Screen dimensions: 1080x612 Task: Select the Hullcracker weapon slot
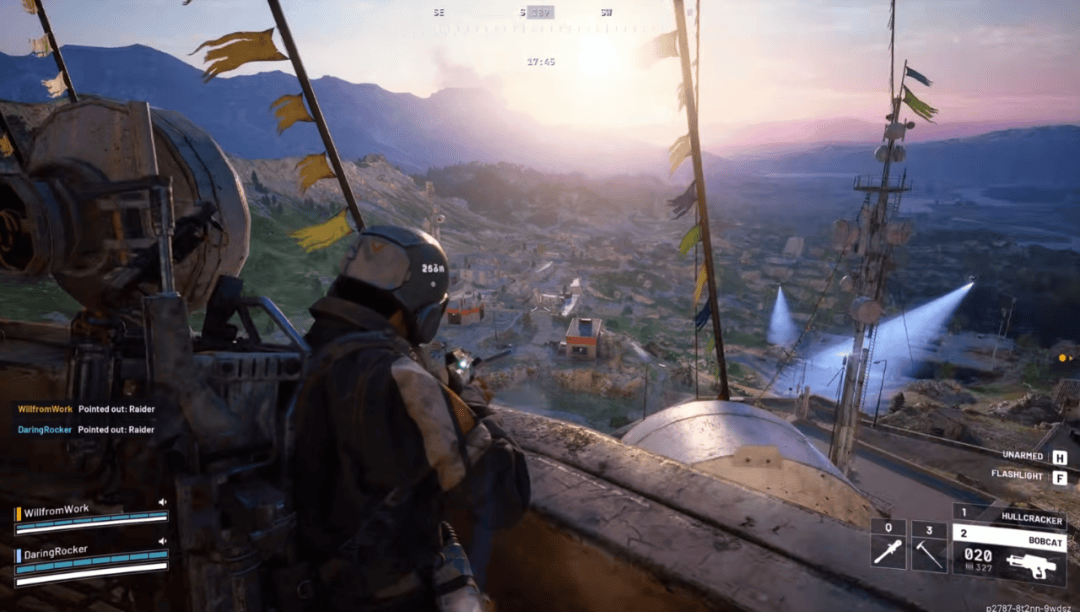pyautogui.click(x=1008, y=518)
